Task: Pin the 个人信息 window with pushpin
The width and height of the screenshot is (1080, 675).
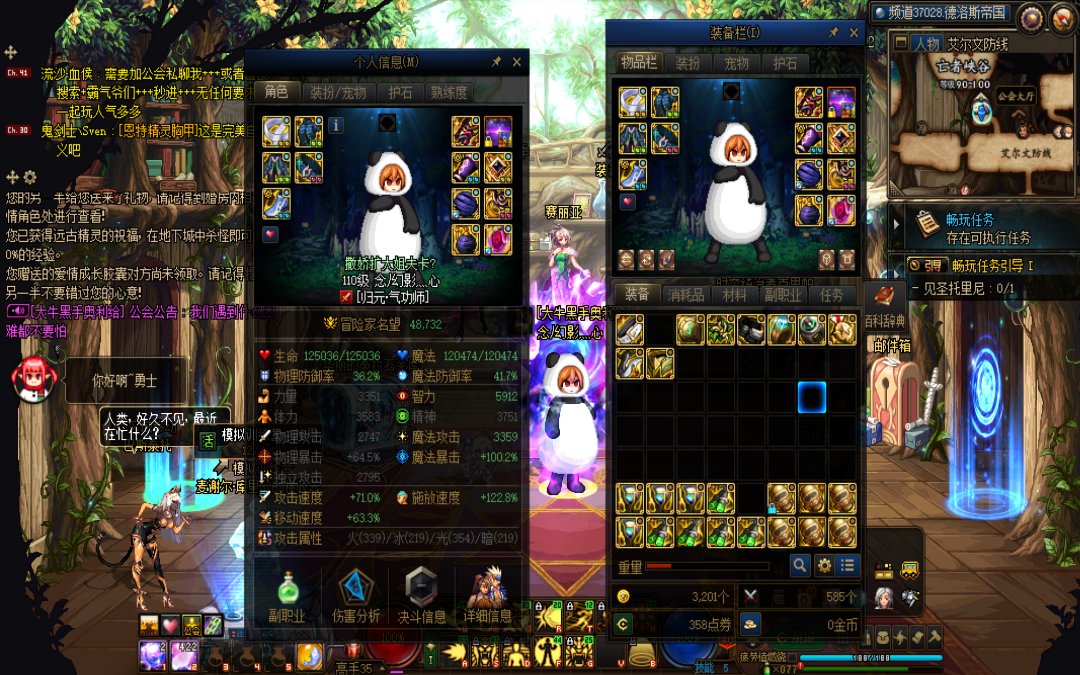Action: pyautogui.click(x=497, y=62)
